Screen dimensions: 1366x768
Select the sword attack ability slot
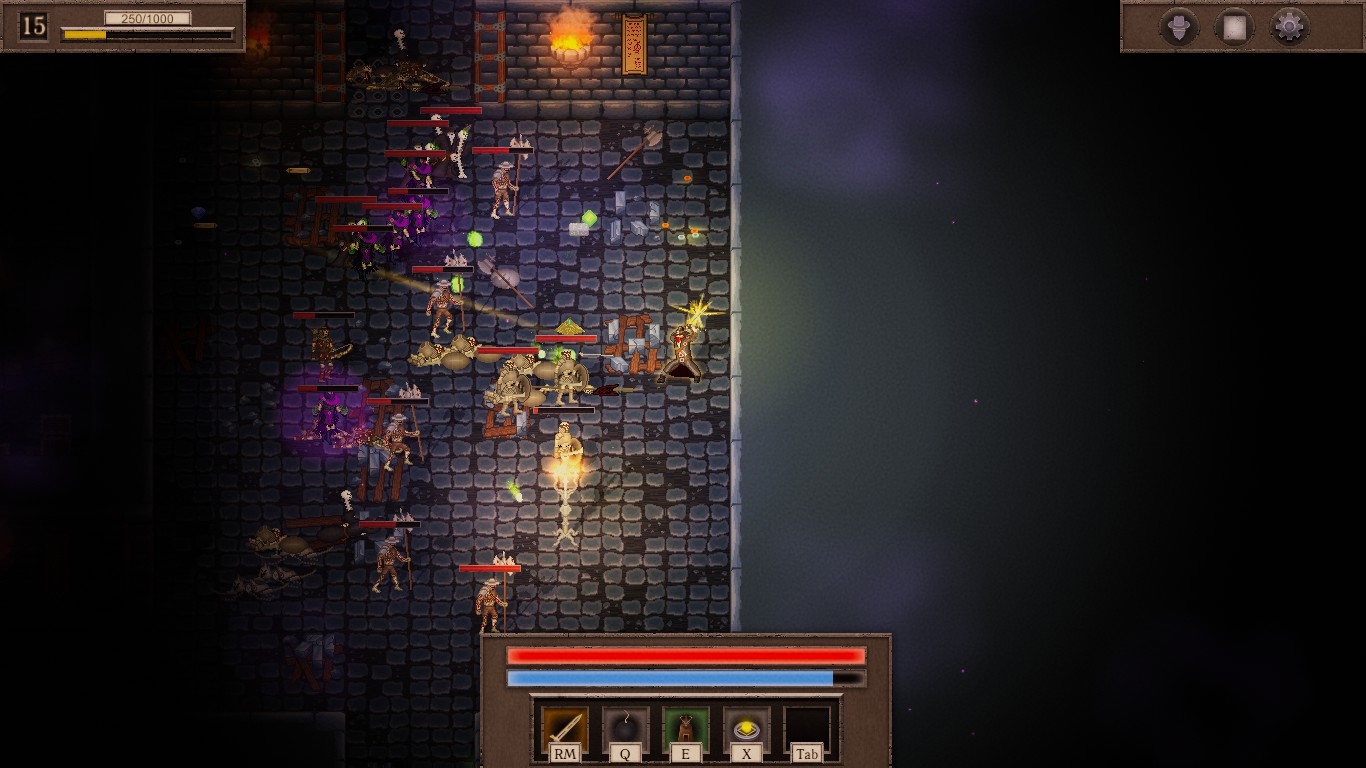(x=565, y=727)
